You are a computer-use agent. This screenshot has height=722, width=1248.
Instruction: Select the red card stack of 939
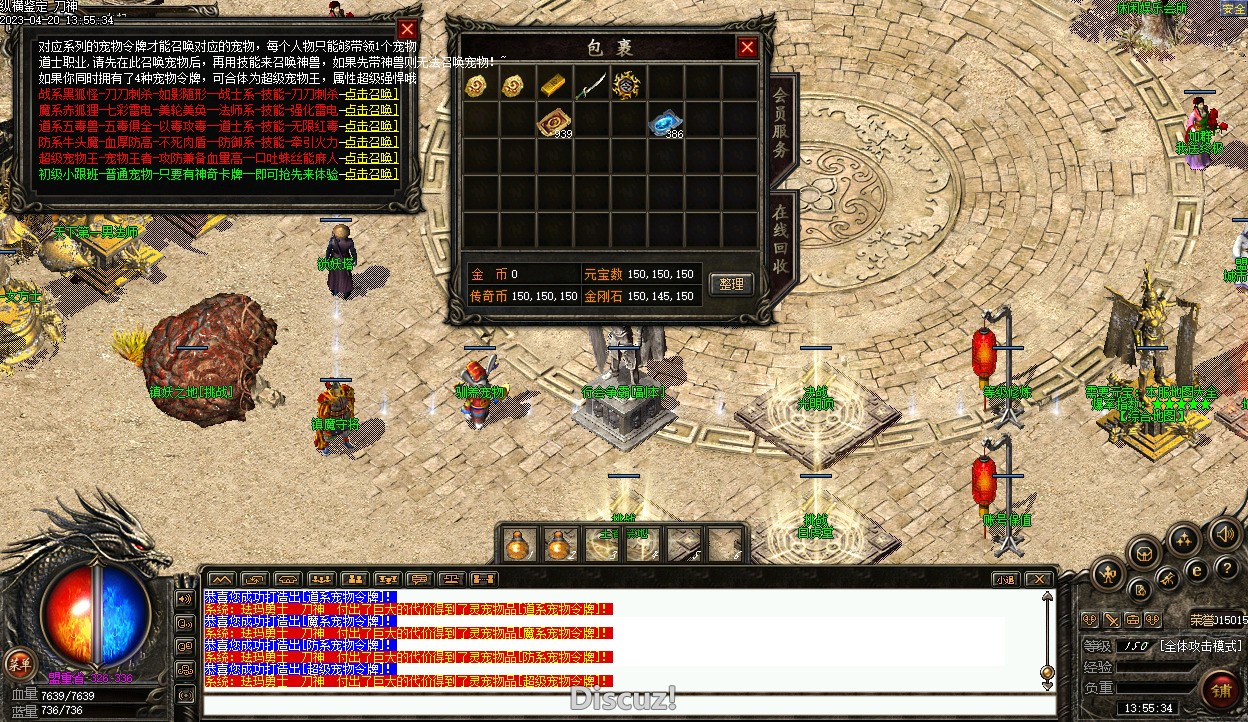click(551, 122)
